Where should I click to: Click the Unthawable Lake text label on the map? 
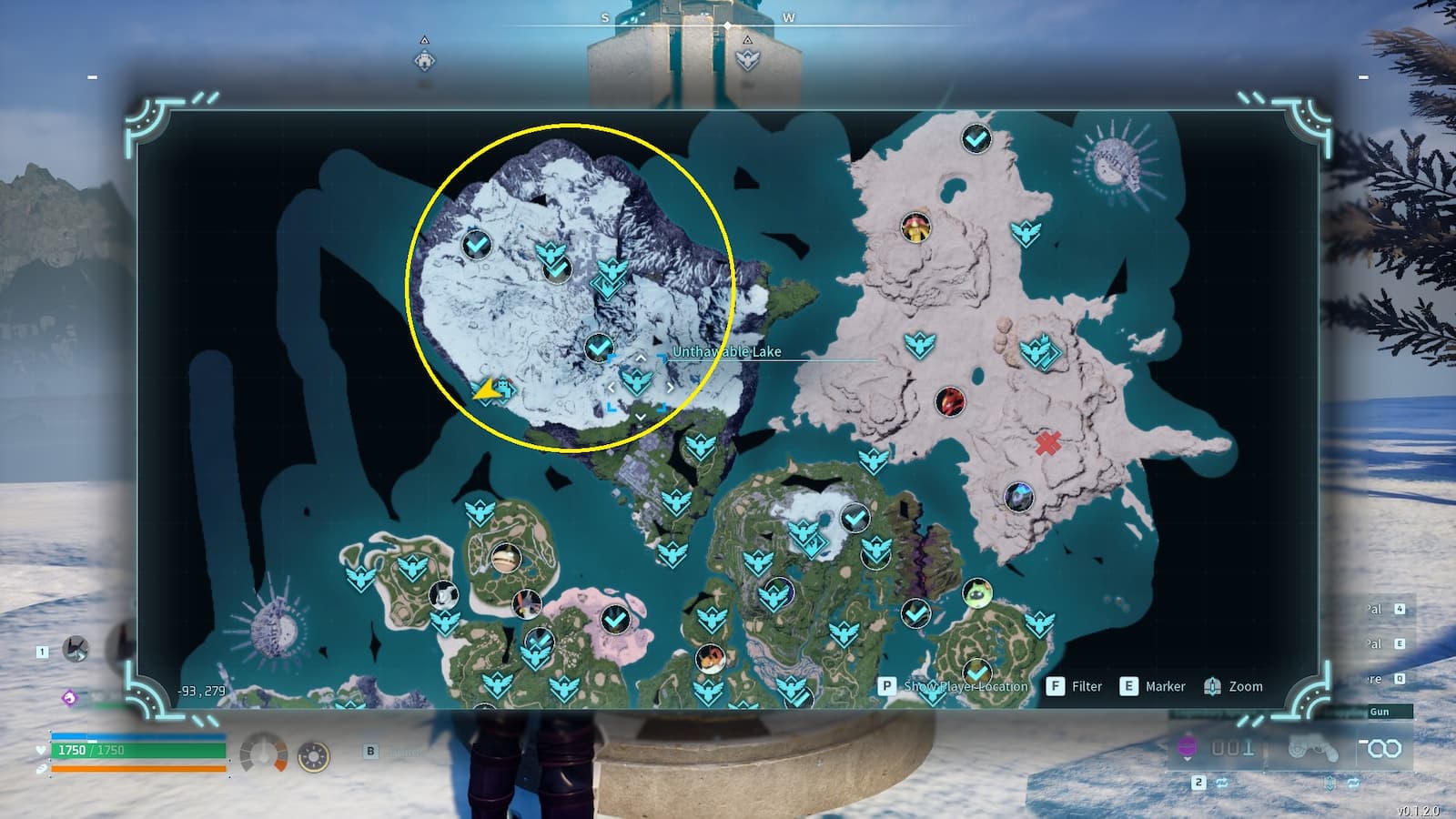(x=726, y=351)
